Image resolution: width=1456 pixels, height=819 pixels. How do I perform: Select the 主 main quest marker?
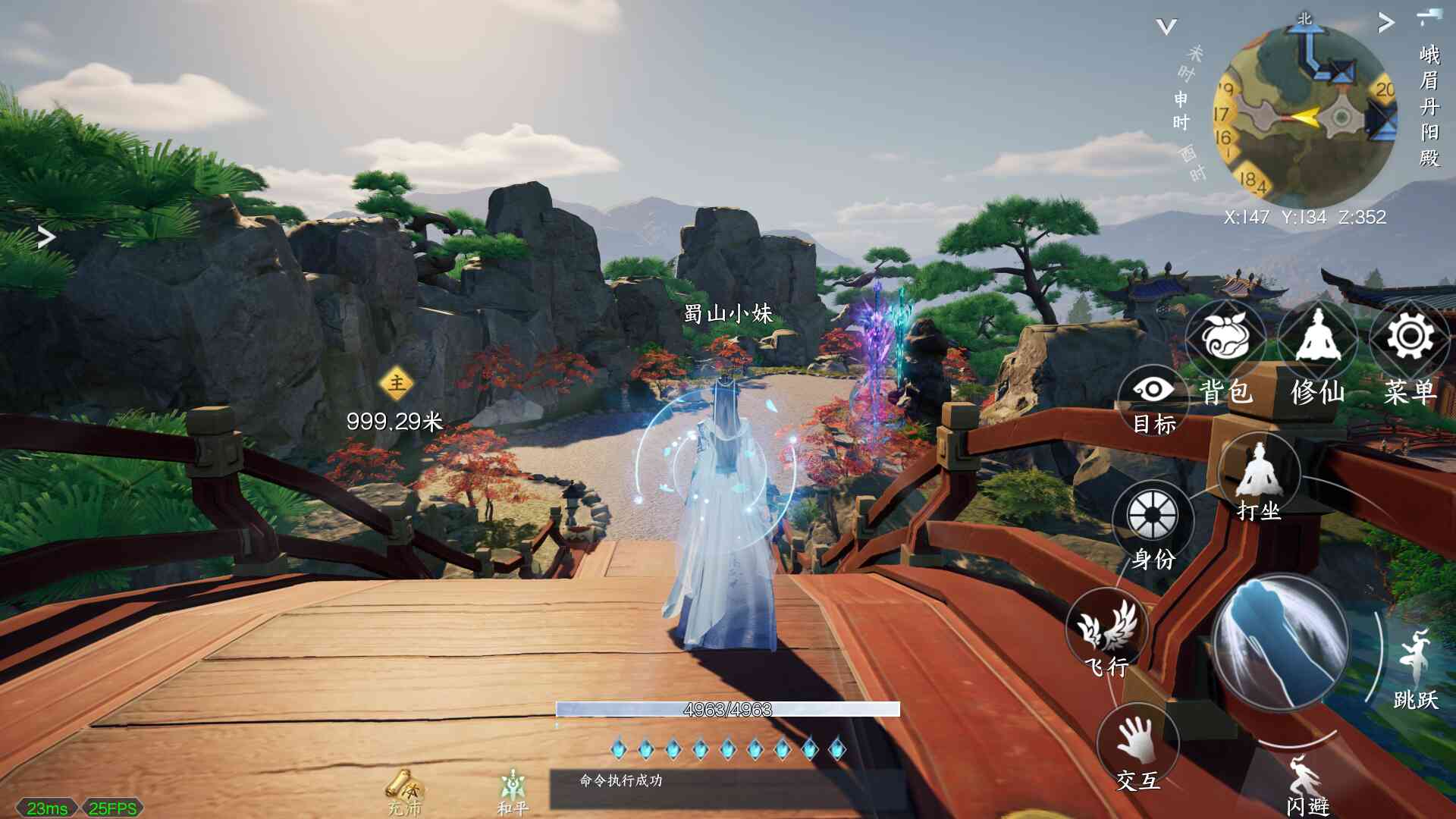point(397,384)
